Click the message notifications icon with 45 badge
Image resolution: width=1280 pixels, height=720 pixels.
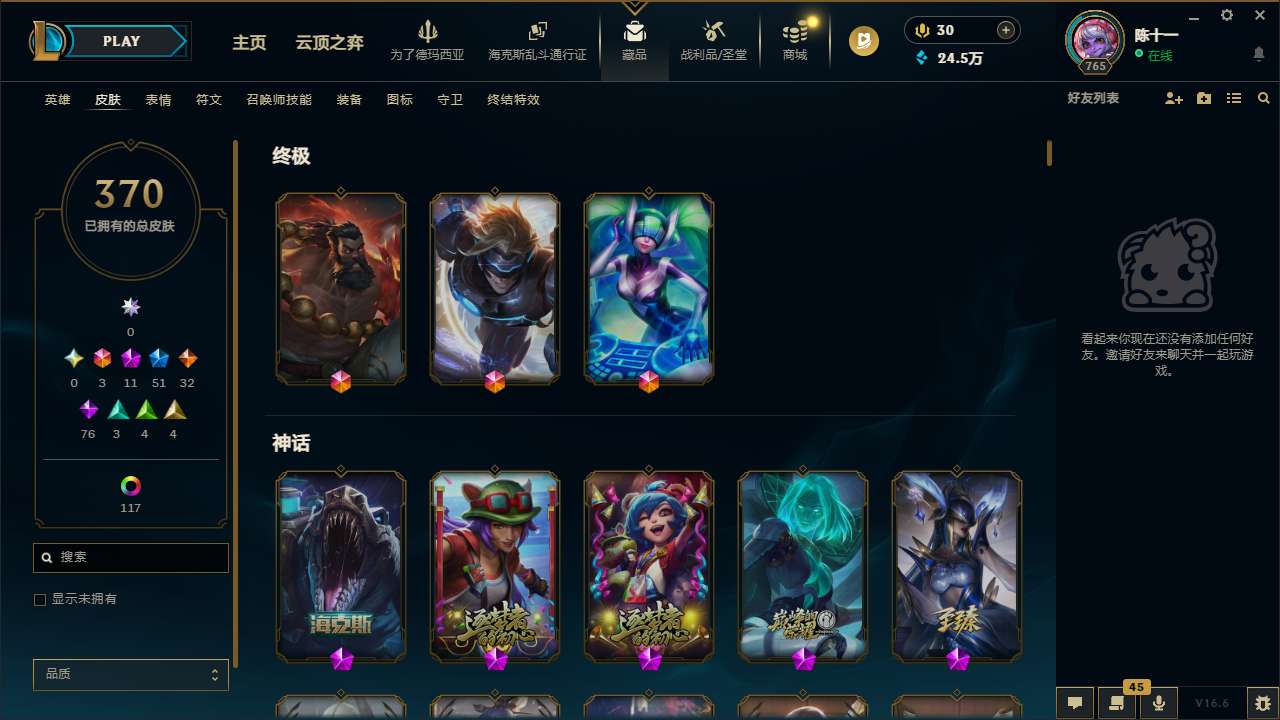pos(1116,703)
